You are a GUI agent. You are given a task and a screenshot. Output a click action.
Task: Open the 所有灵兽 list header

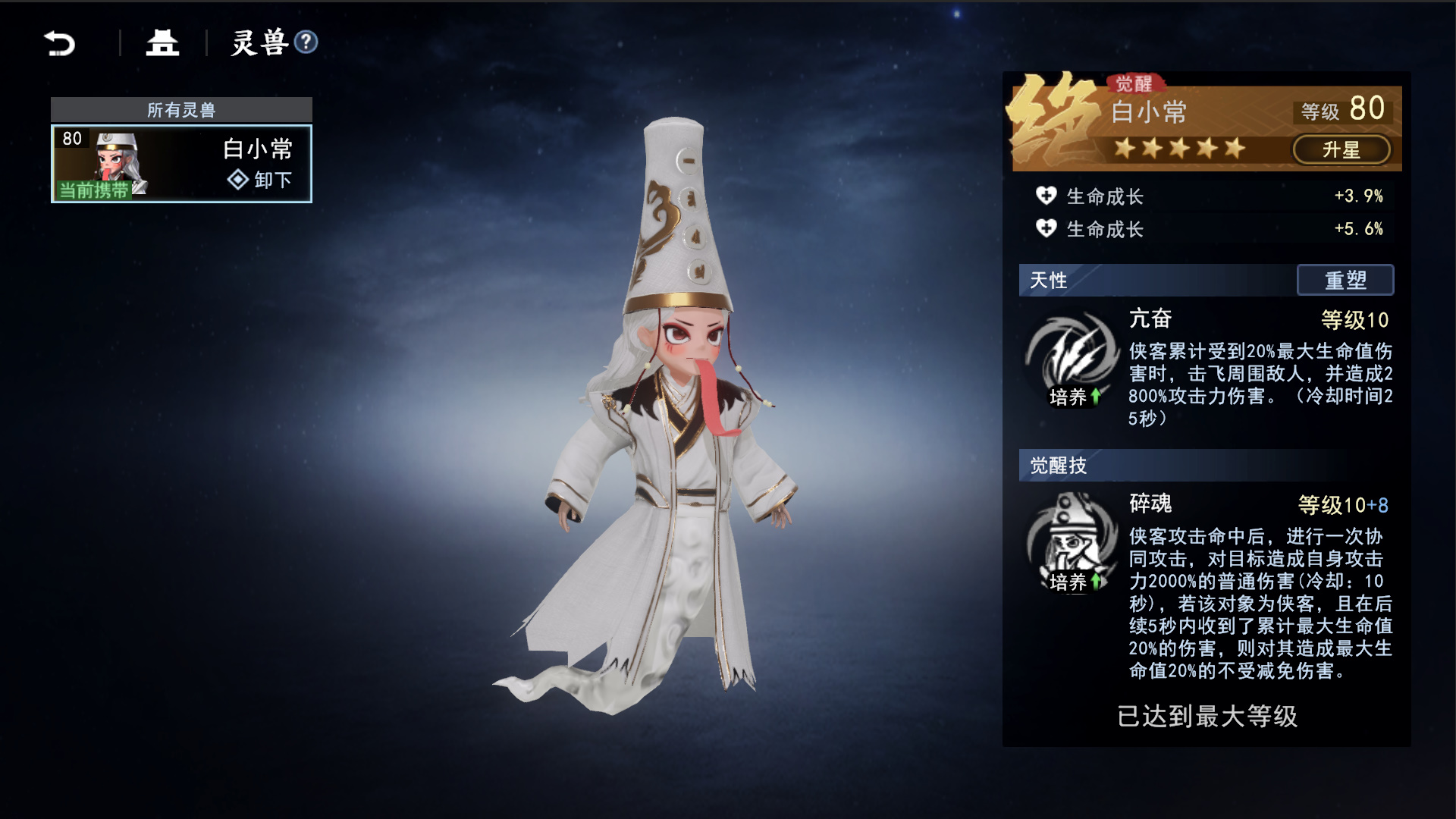[x=181, y=110]
